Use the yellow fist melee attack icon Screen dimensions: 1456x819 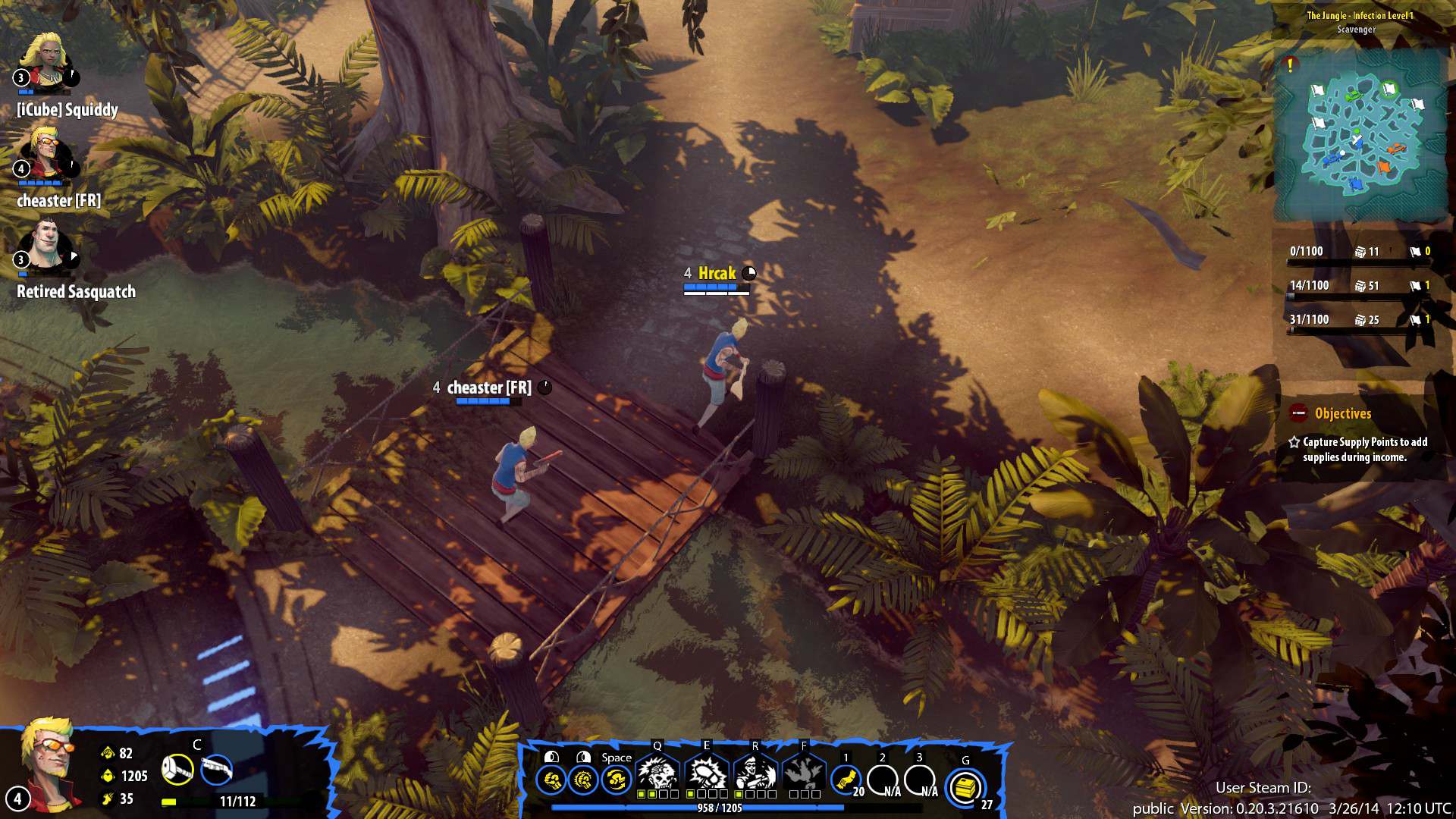tap(551, 780)
